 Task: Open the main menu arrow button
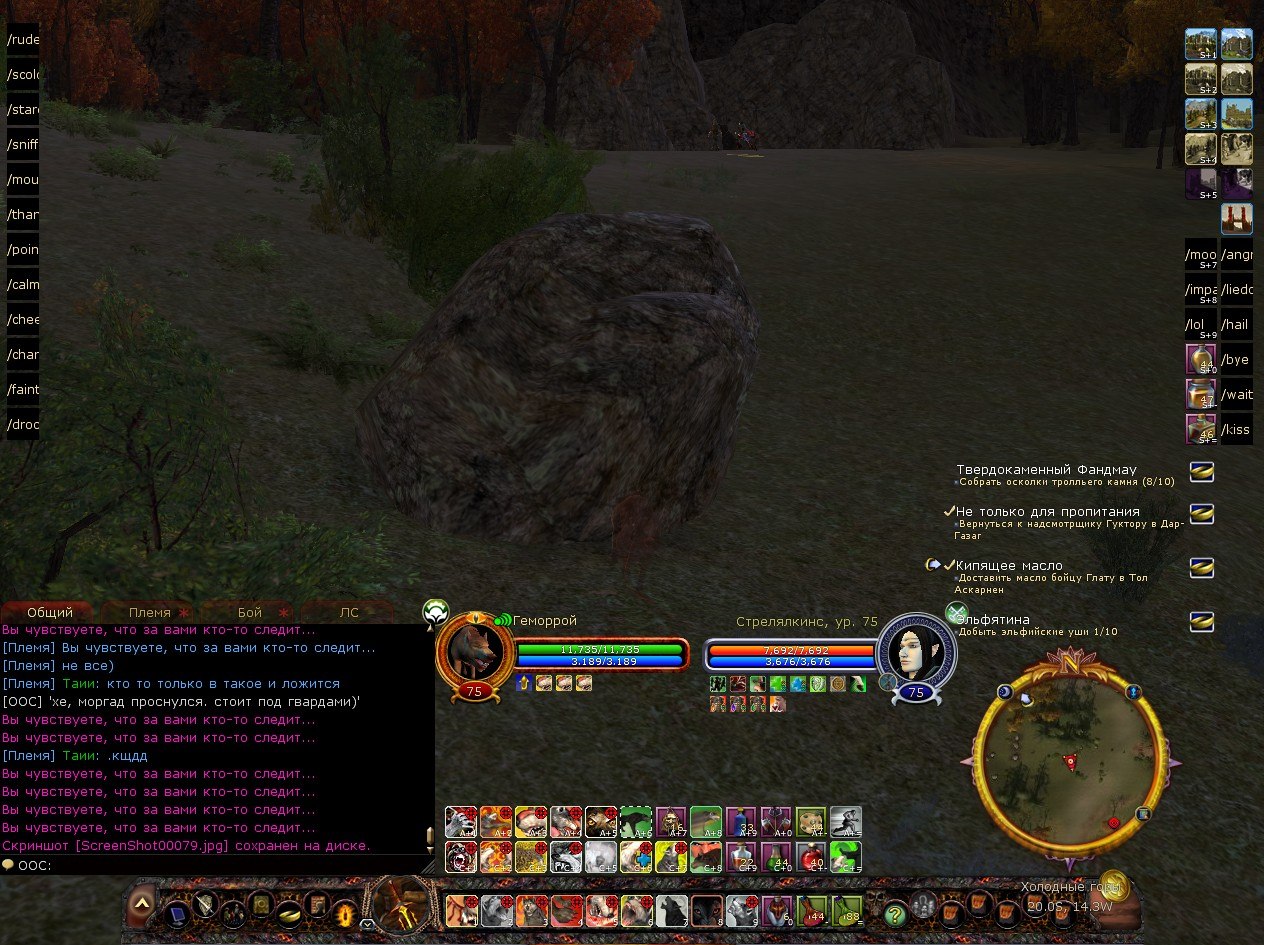[142, 902]
